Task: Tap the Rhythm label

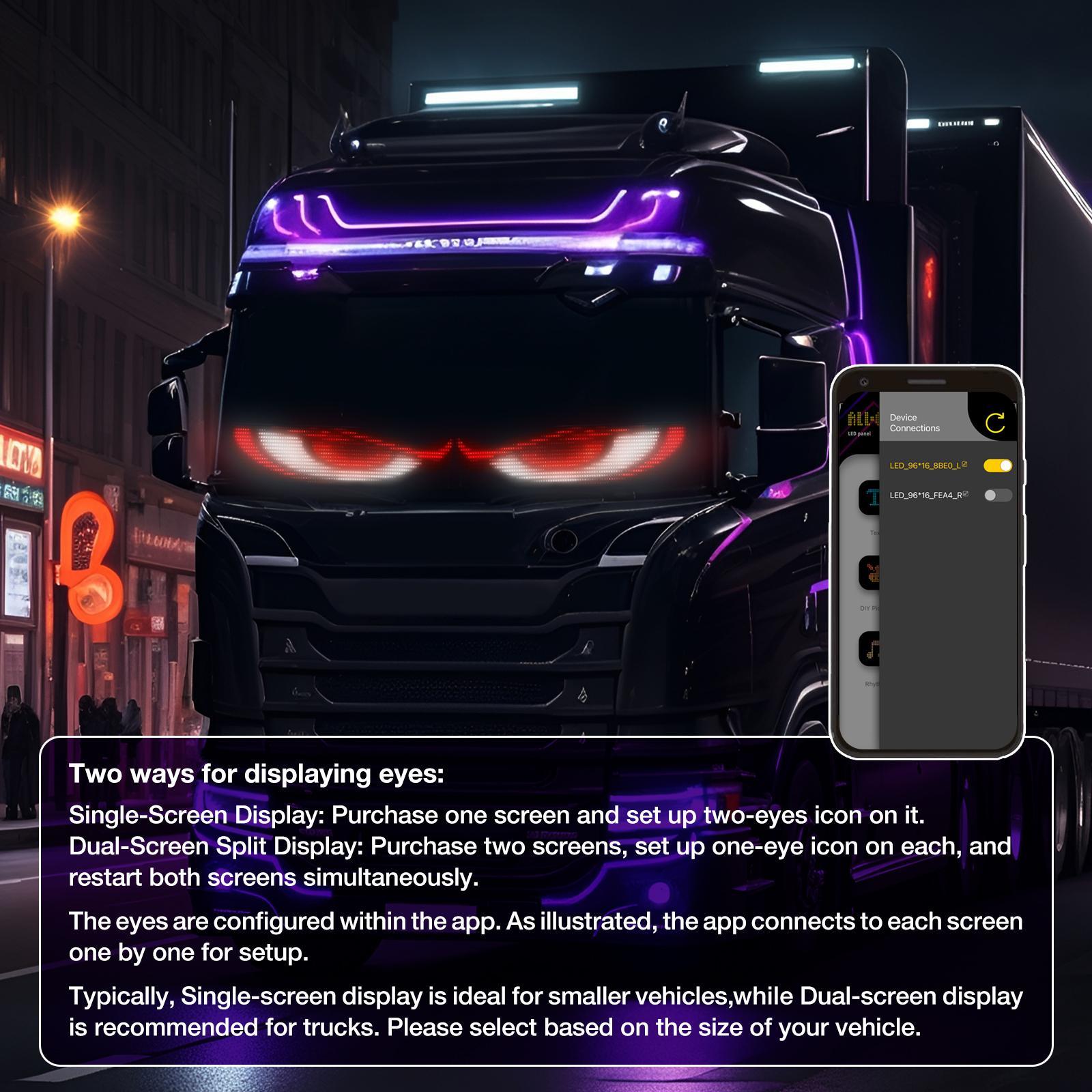Action: click(870, 682)
